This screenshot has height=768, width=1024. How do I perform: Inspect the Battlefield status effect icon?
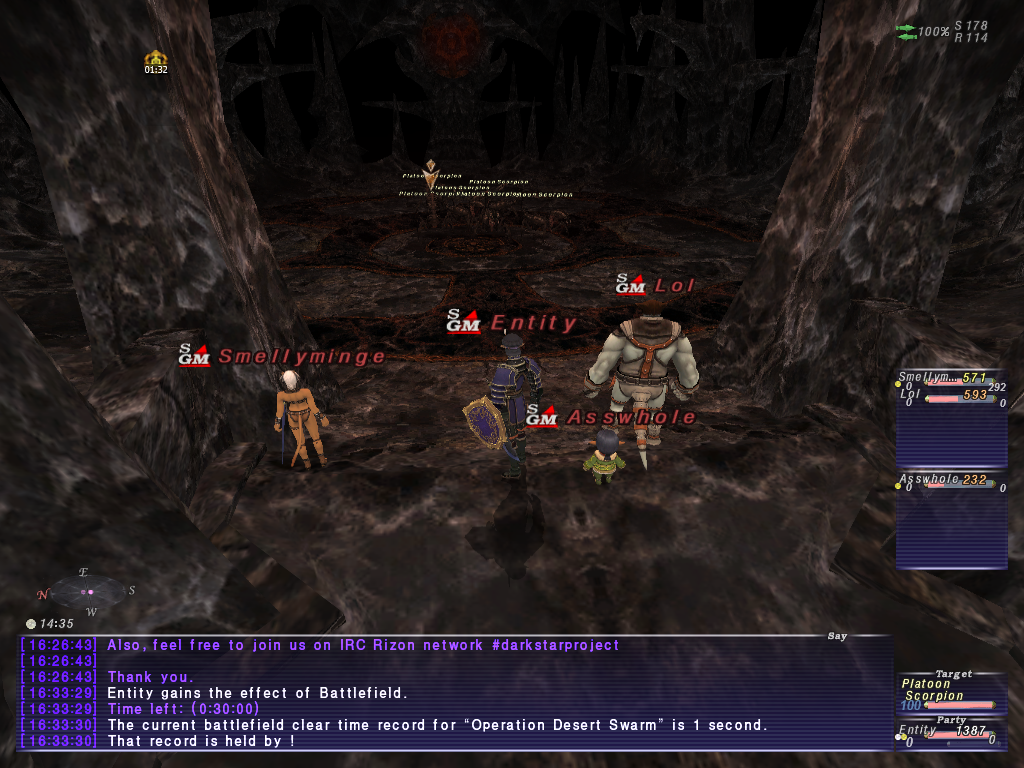coord(155,59)
